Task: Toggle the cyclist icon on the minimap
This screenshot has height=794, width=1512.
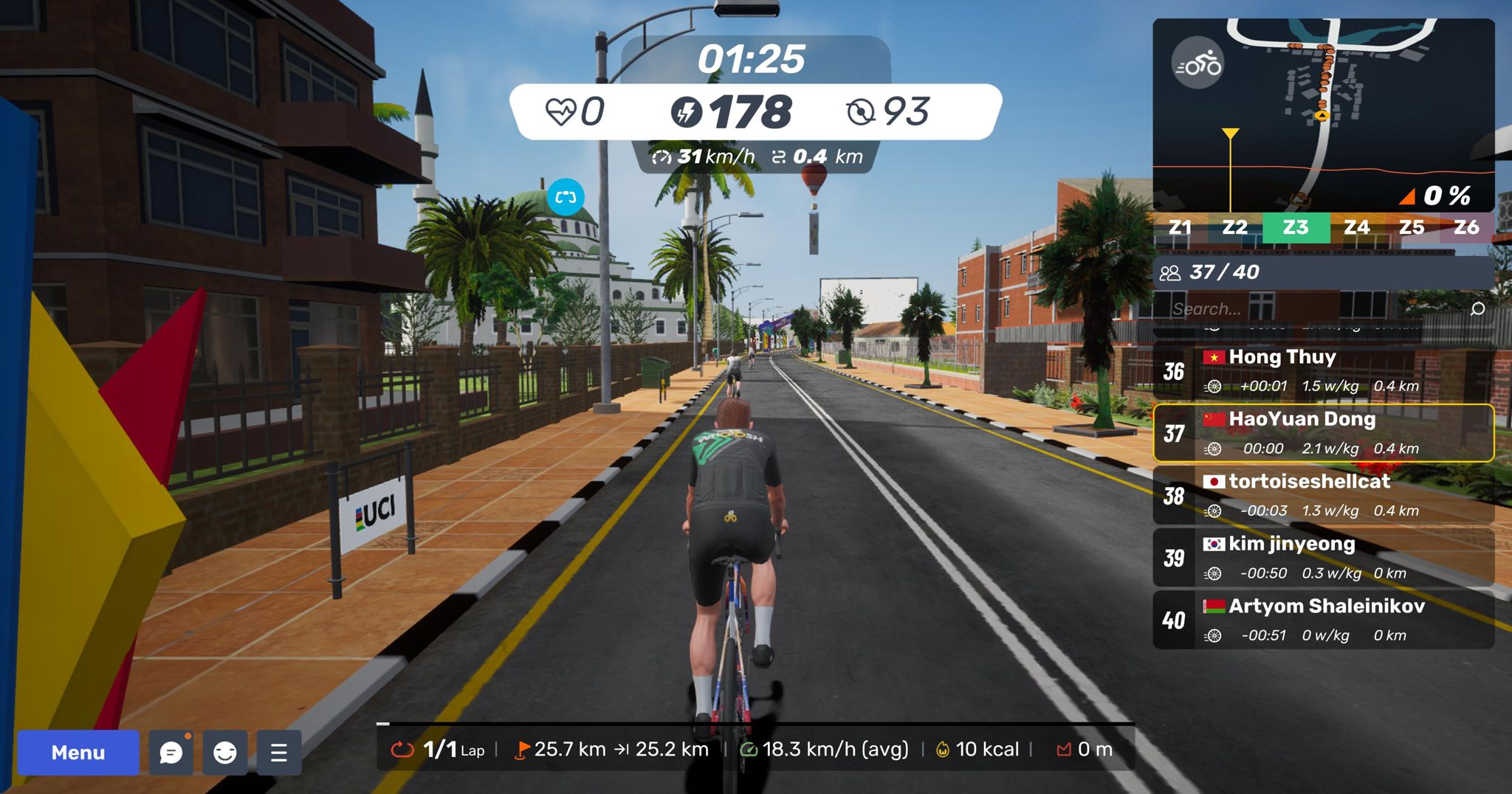Action: (x=1197, y=64)
